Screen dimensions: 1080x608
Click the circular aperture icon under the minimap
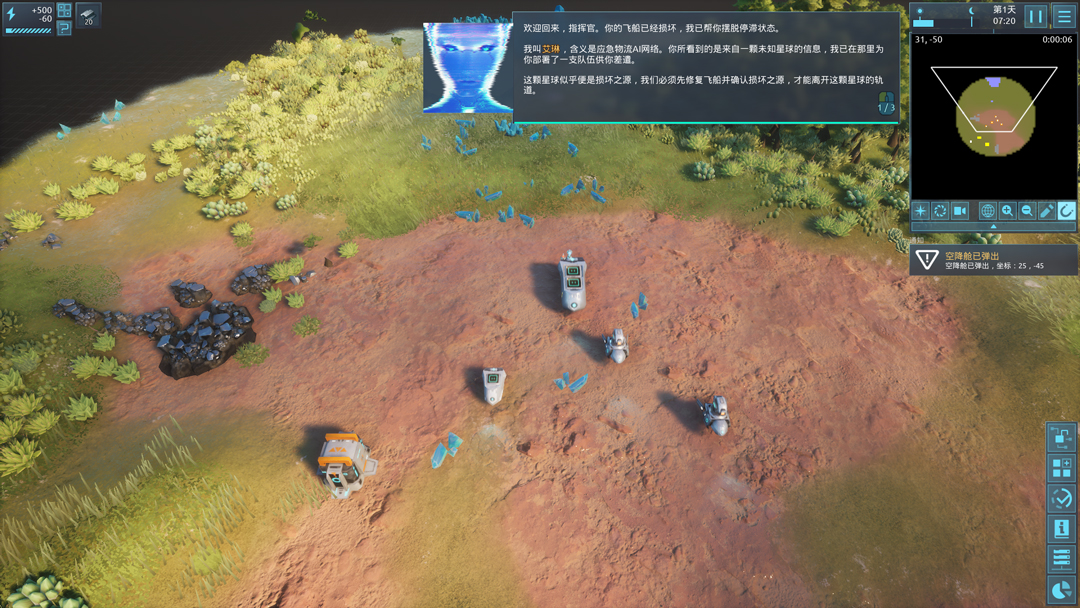point(940,211)
